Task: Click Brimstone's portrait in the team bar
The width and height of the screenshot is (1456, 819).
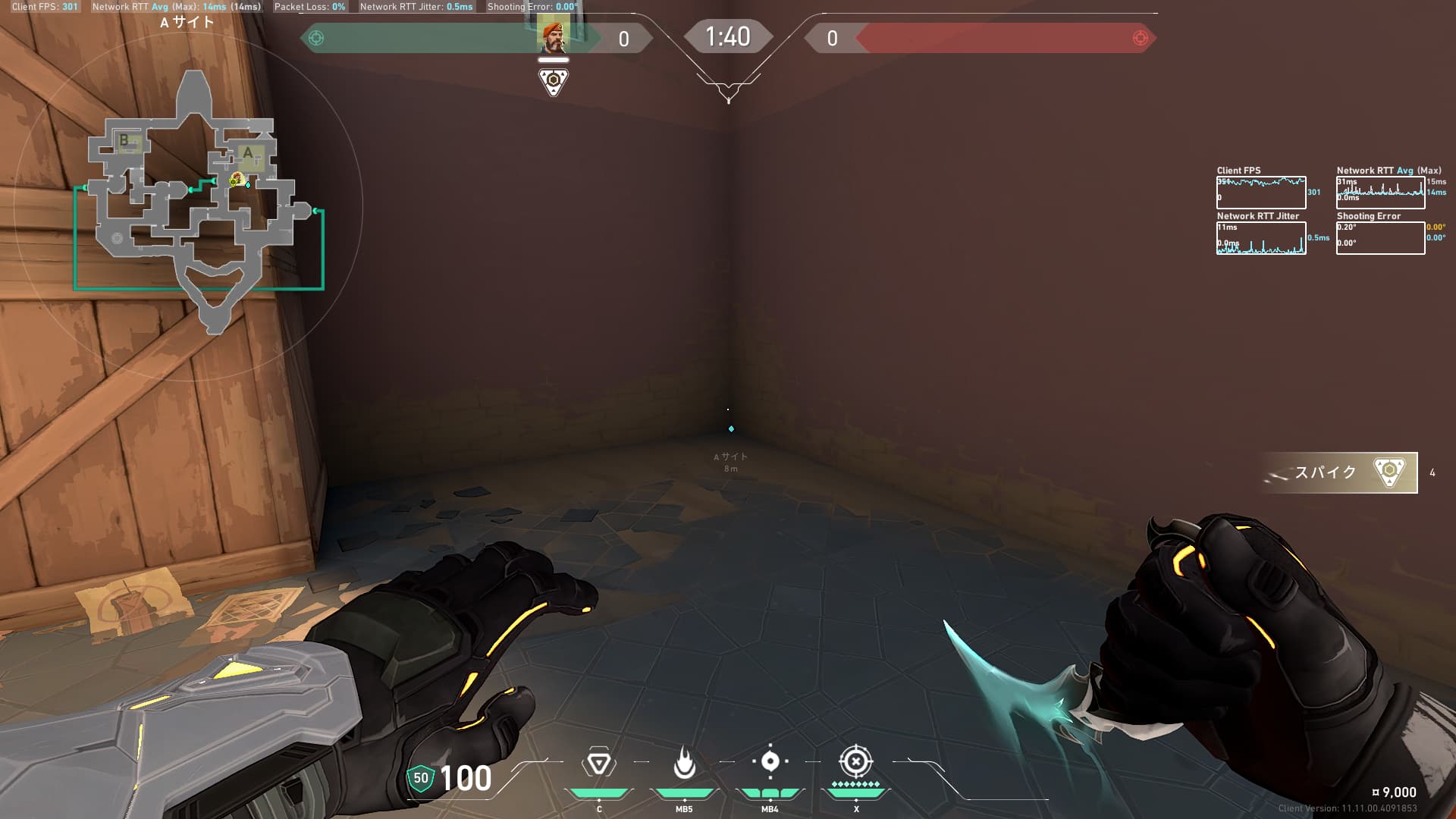Action: tap(553, 36)
